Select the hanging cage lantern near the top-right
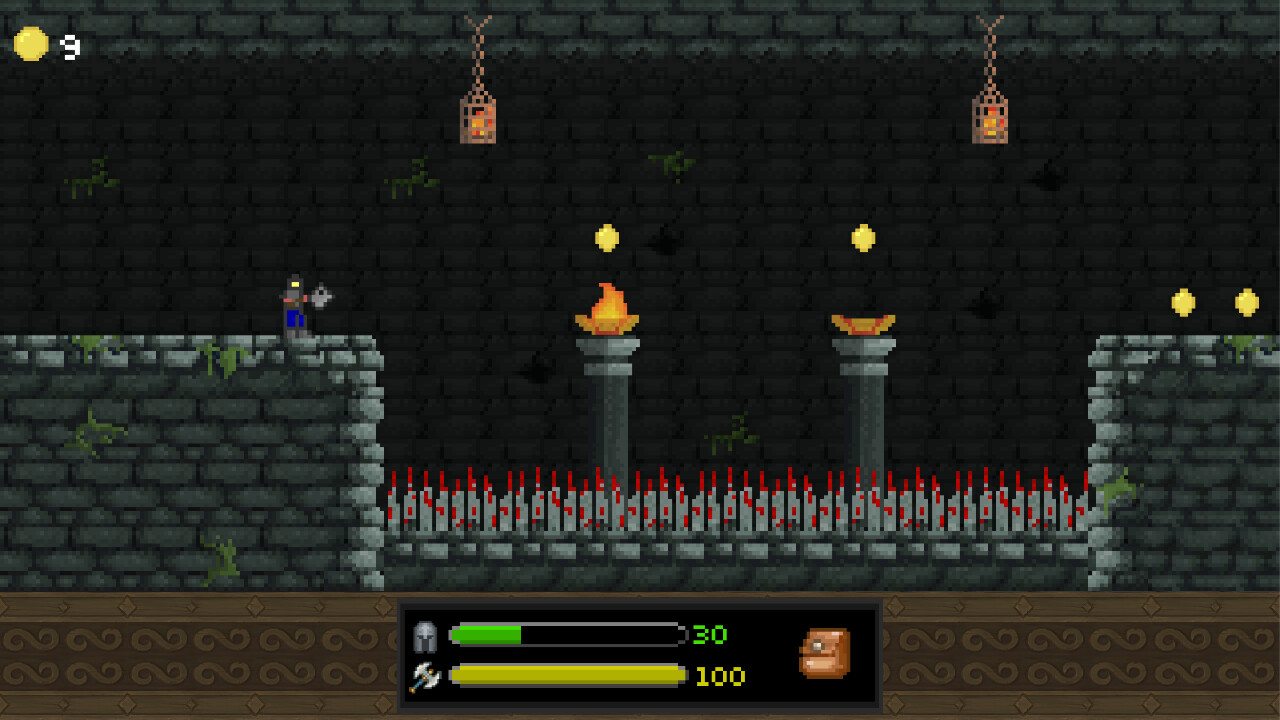 coord(991,120)
